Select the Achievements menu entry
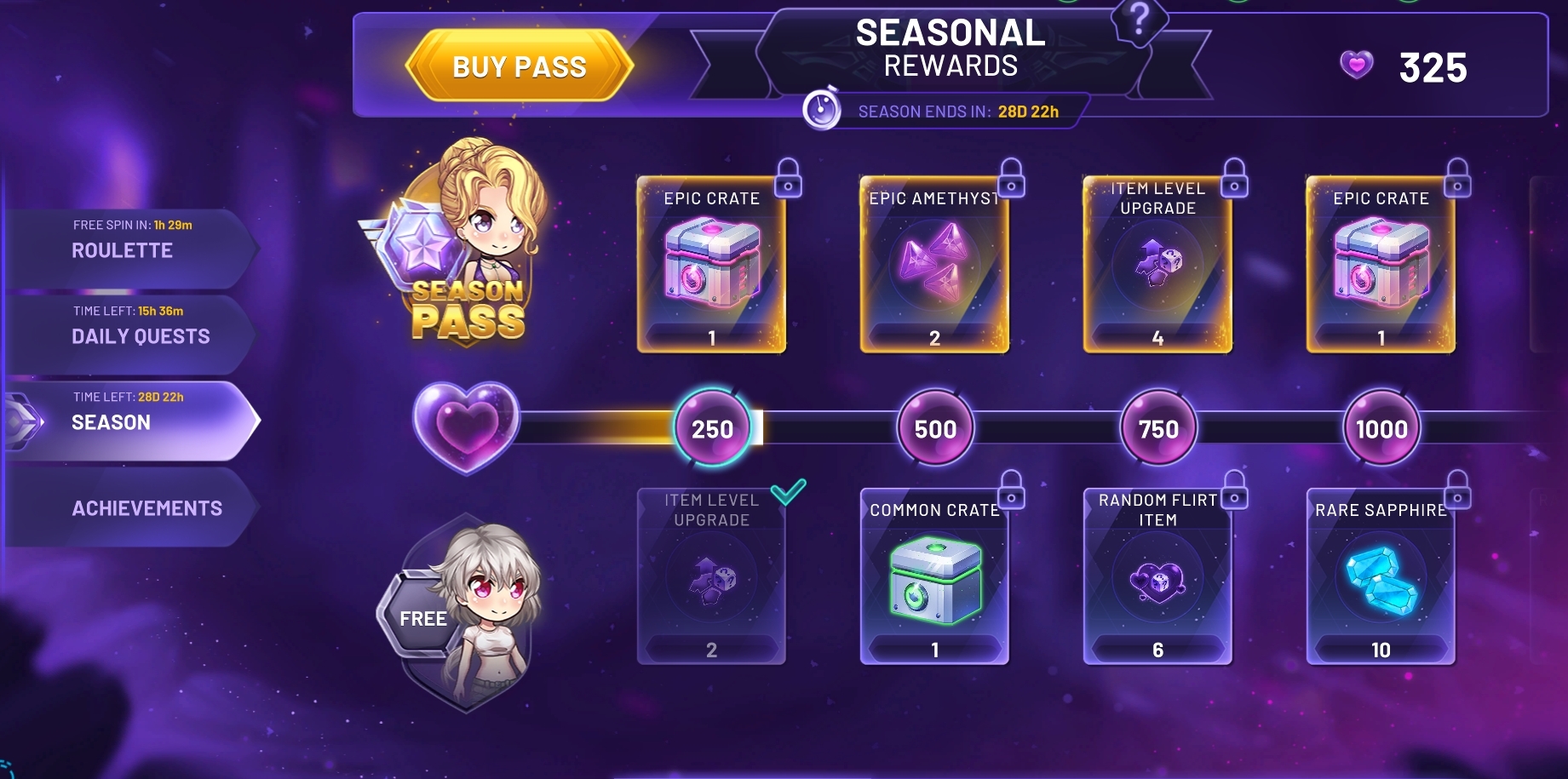1568x779 pixels. [146, 508]
